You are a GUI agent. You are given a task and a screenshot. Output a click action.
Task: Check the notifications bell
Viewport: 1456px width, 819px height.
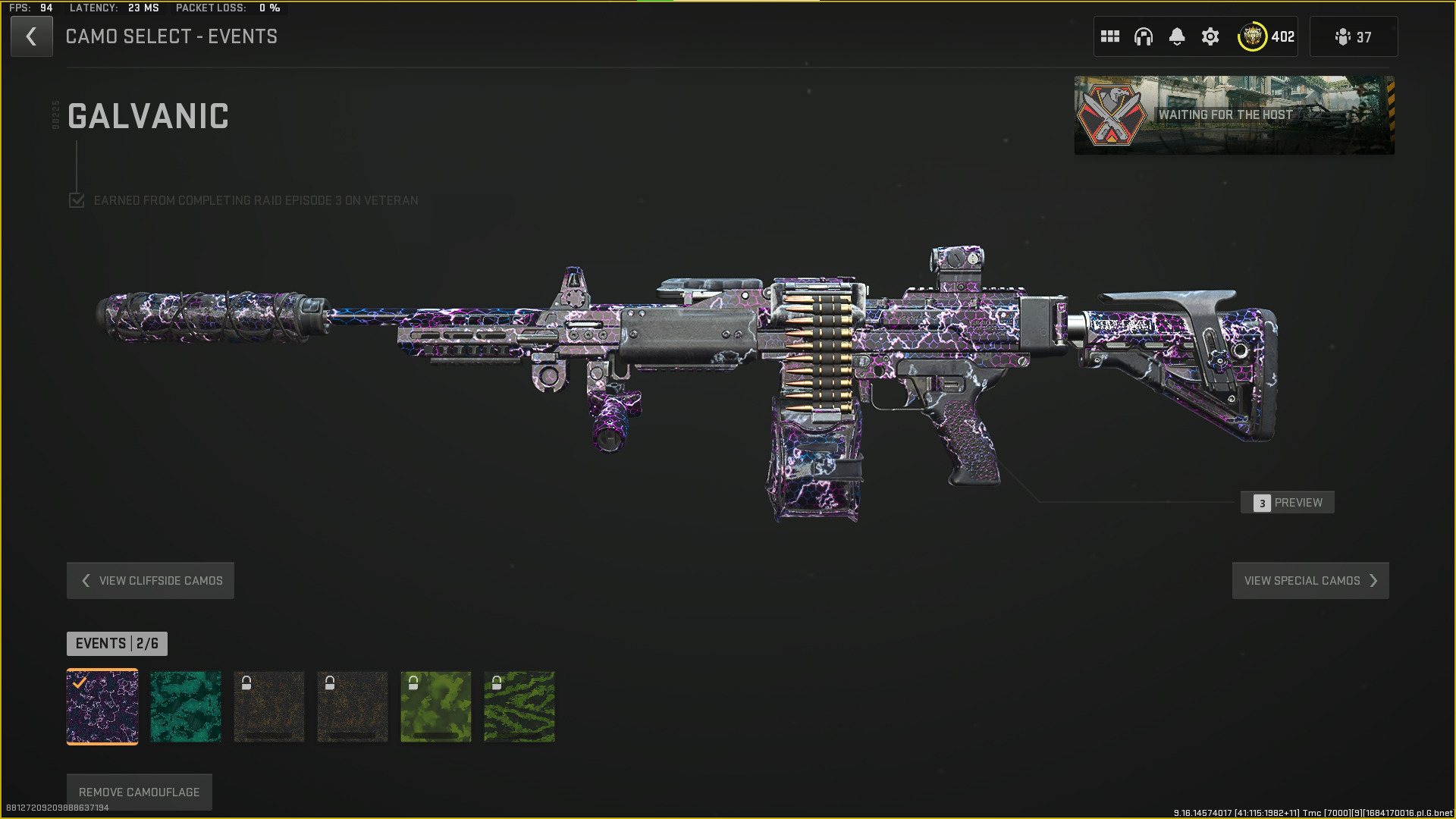[x=1177, y=36]
